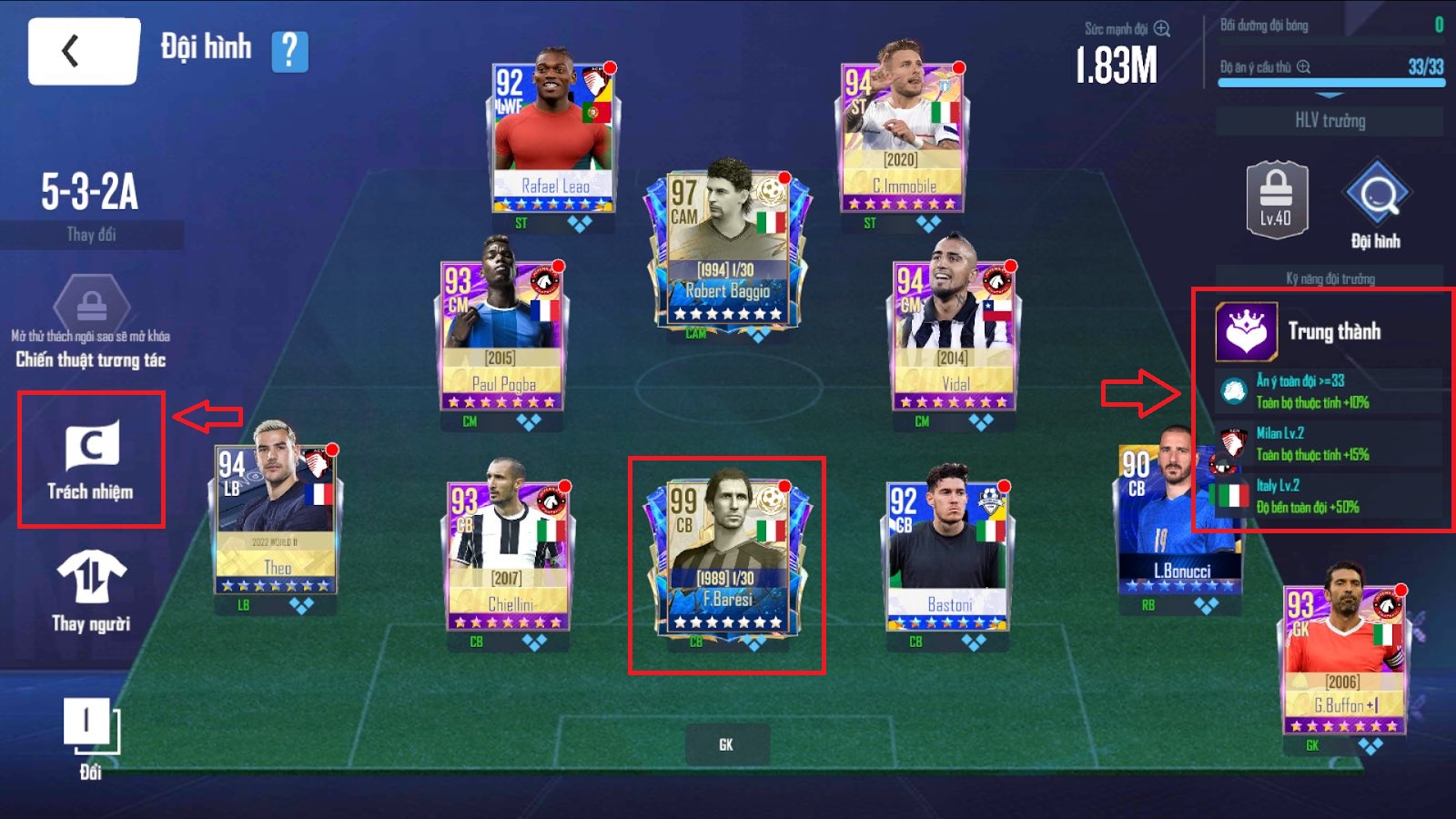This screenshot has width=1456, height=819.
Task: Choose the G.Buffon goalkeeper card
Action: point(1343,660)
